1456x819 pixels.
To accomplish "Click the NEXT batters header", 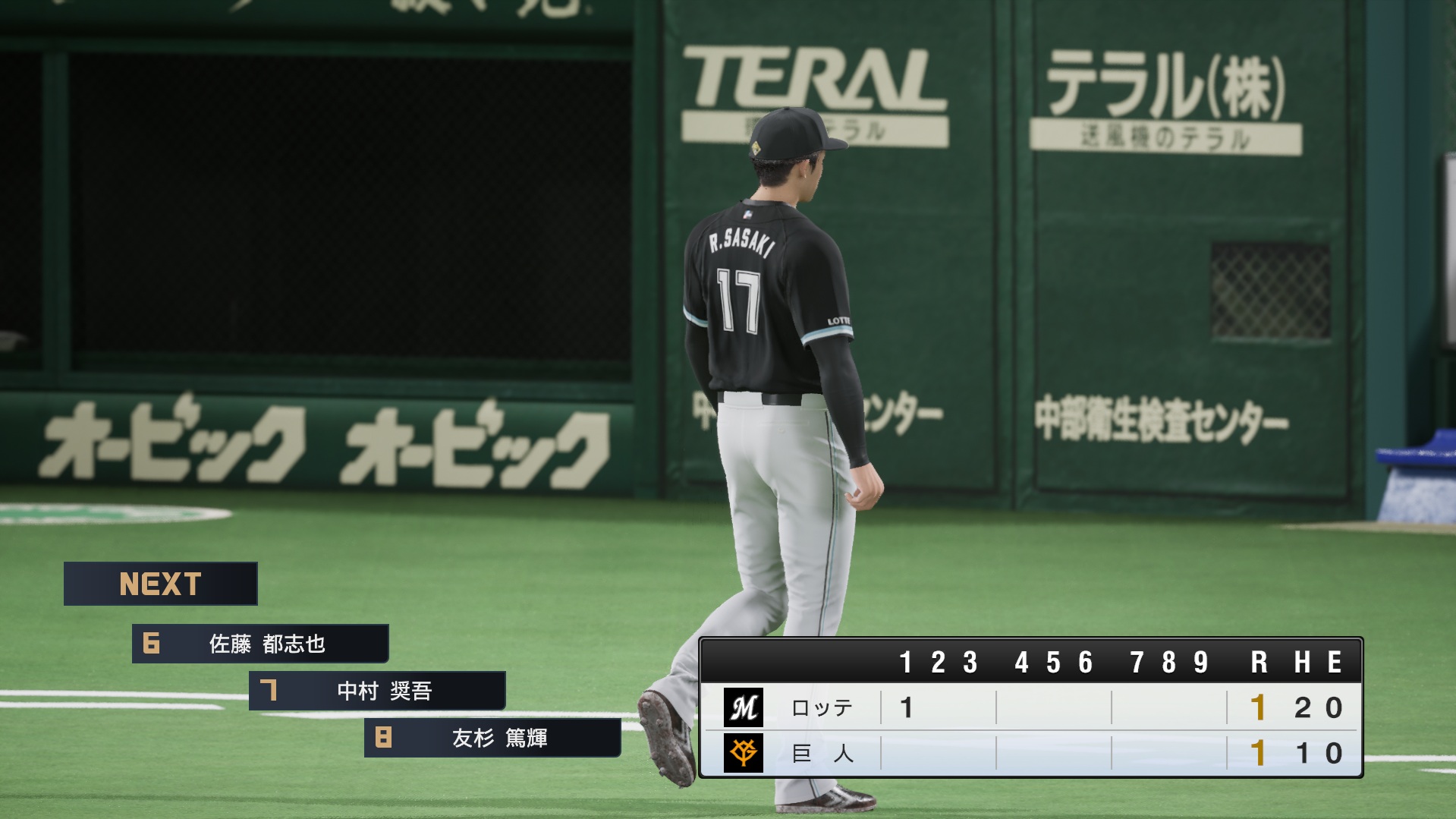I will (x=160, y=584).
